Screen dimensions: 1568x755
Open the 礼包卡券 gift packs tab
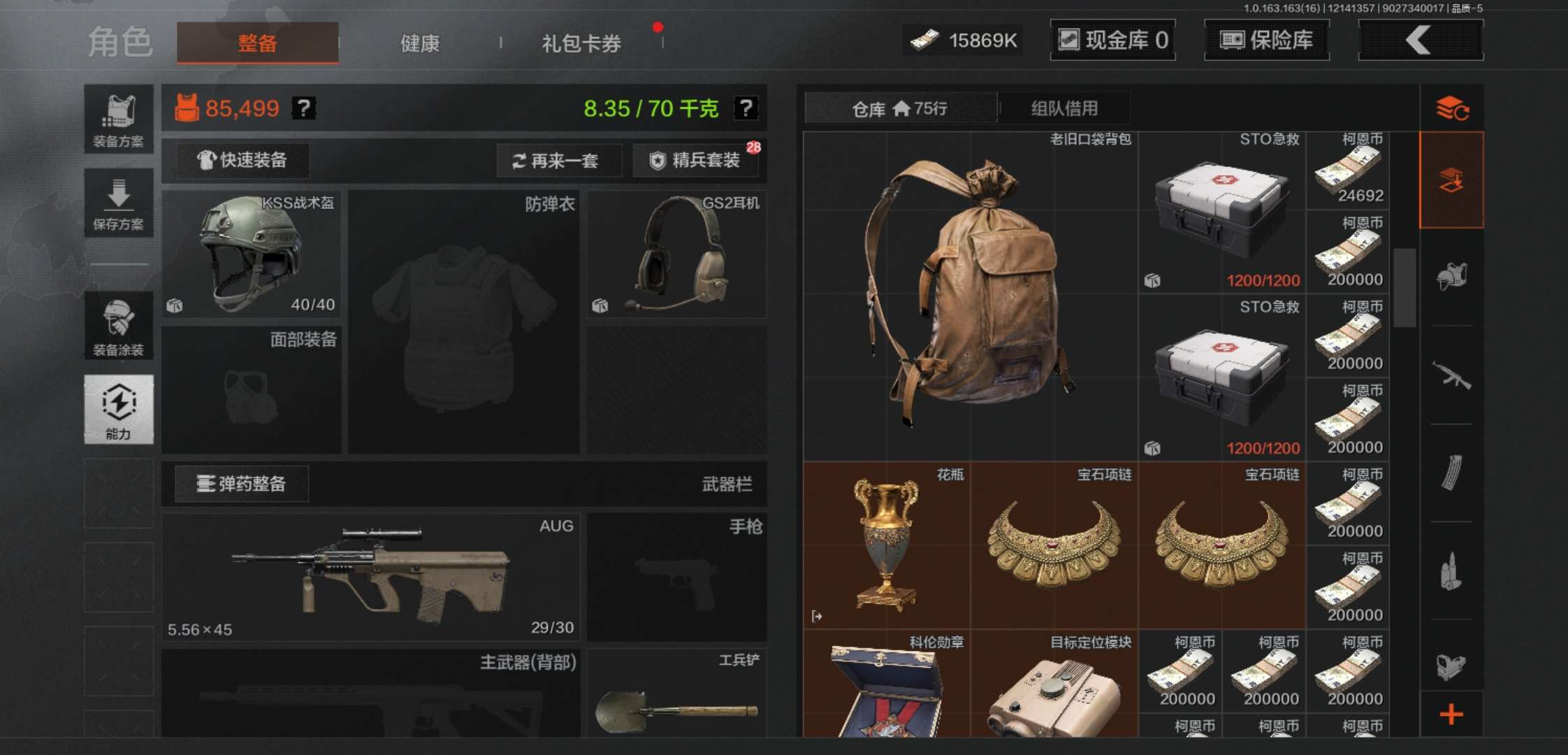click(x=579, y=43)
